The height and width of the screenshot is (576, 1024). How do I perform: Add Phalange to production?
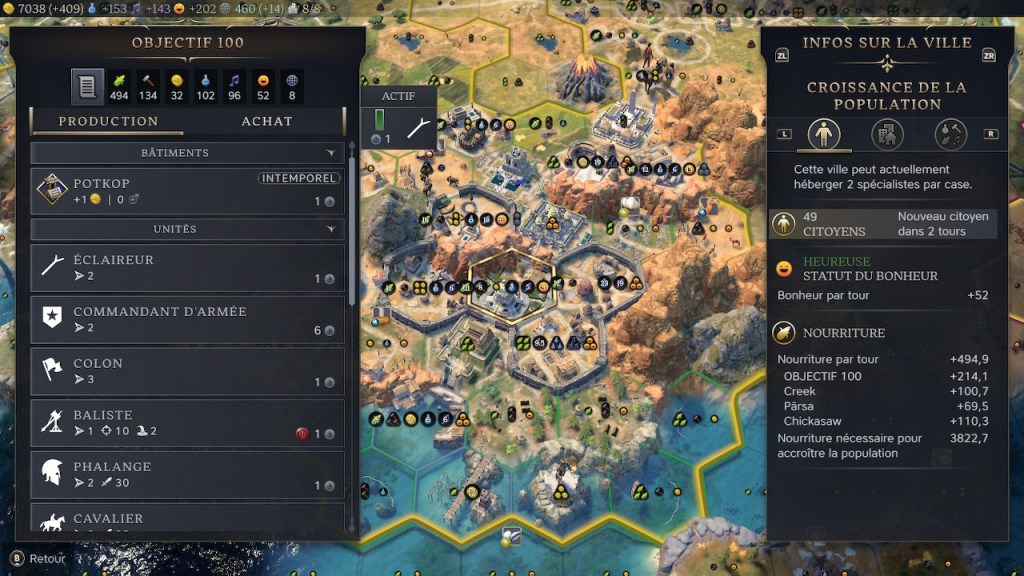pyautogui.click(x=188, y=476)
